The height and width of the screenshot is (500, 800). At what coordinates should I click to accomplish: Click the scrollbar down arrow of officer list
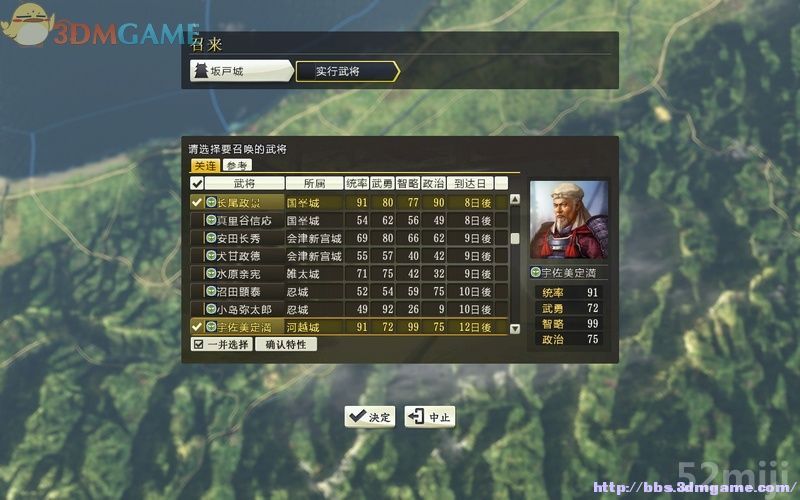tap(515, 328)
